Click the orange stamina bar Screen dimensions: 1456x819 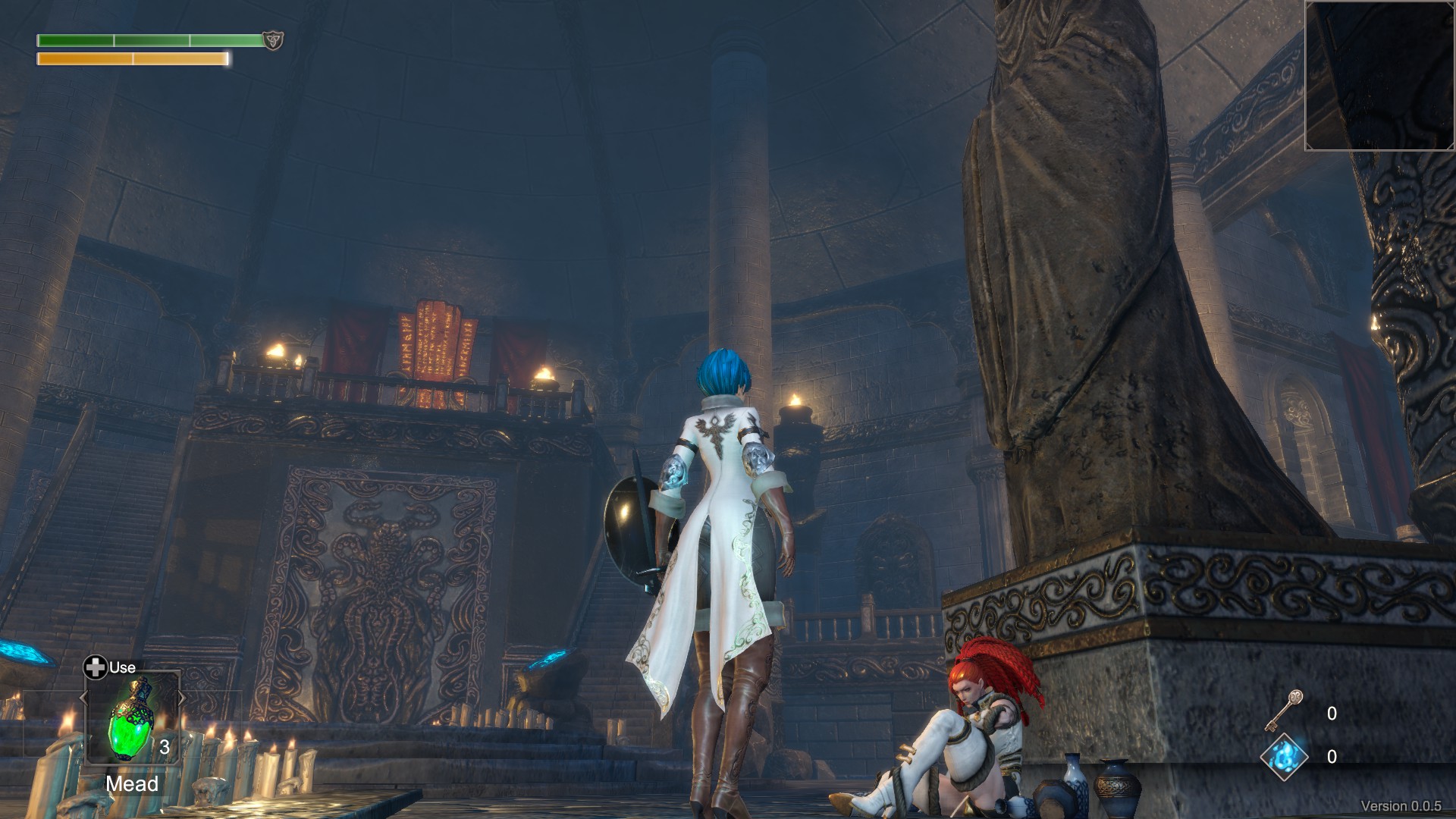tap(133, 59)
